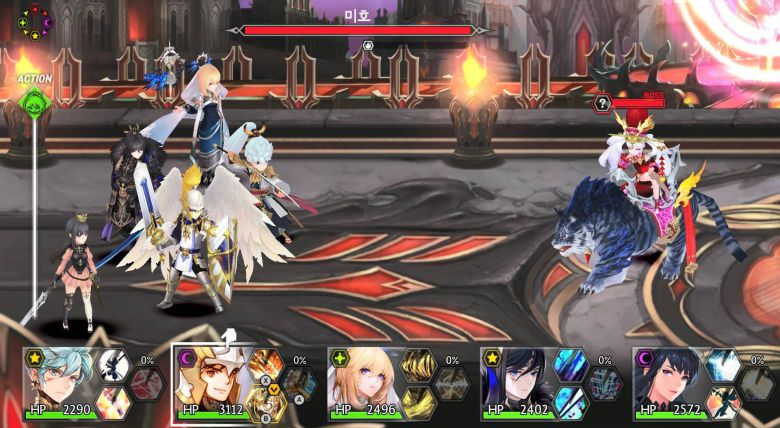Select the black-haired star hero portrait
Viewport: 780px width, 428px height.
pyautogui.click(x=517, y=381)
